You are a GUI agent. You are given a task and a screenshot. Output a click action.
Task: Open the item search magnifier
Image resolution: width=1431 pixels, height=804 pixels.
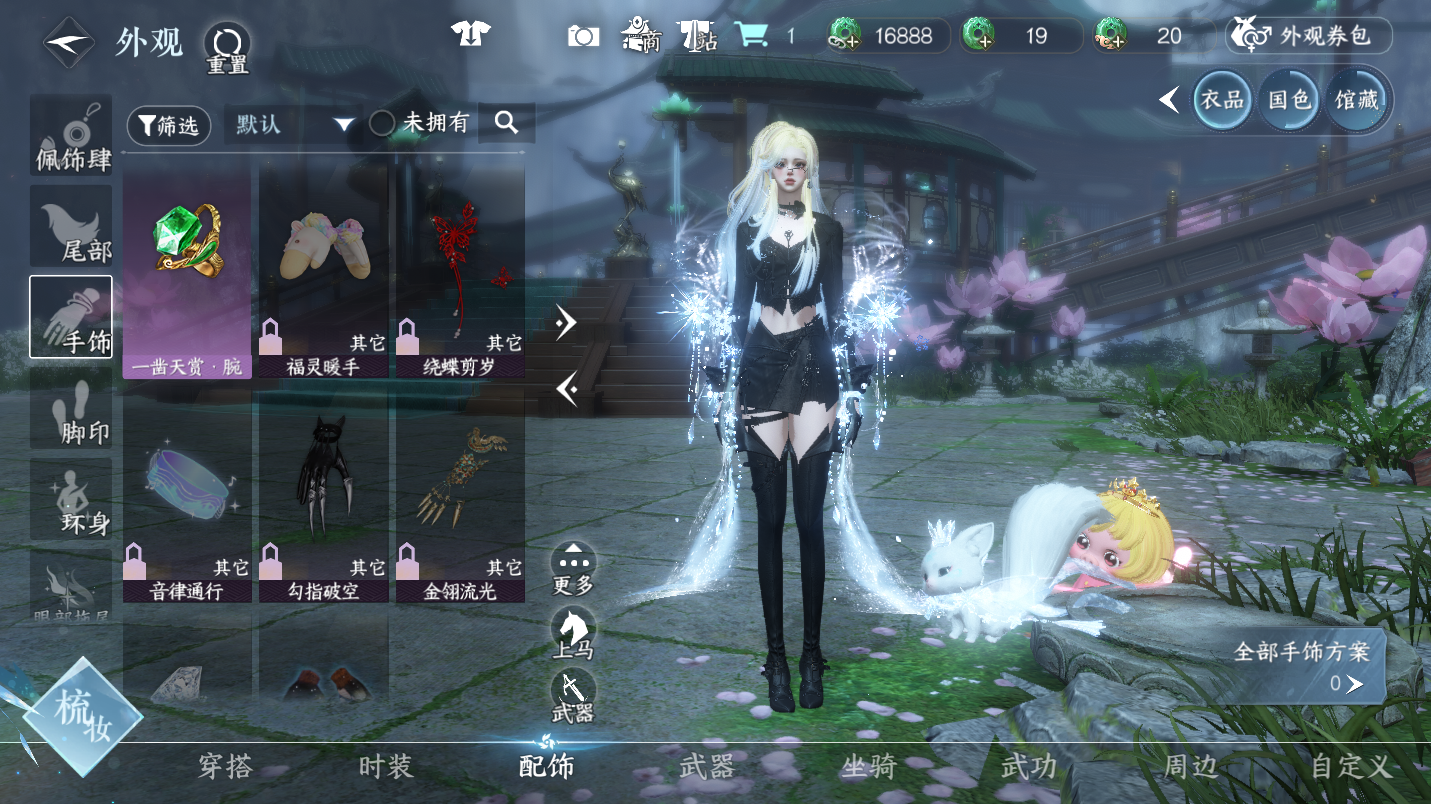[x=506, y=123]
